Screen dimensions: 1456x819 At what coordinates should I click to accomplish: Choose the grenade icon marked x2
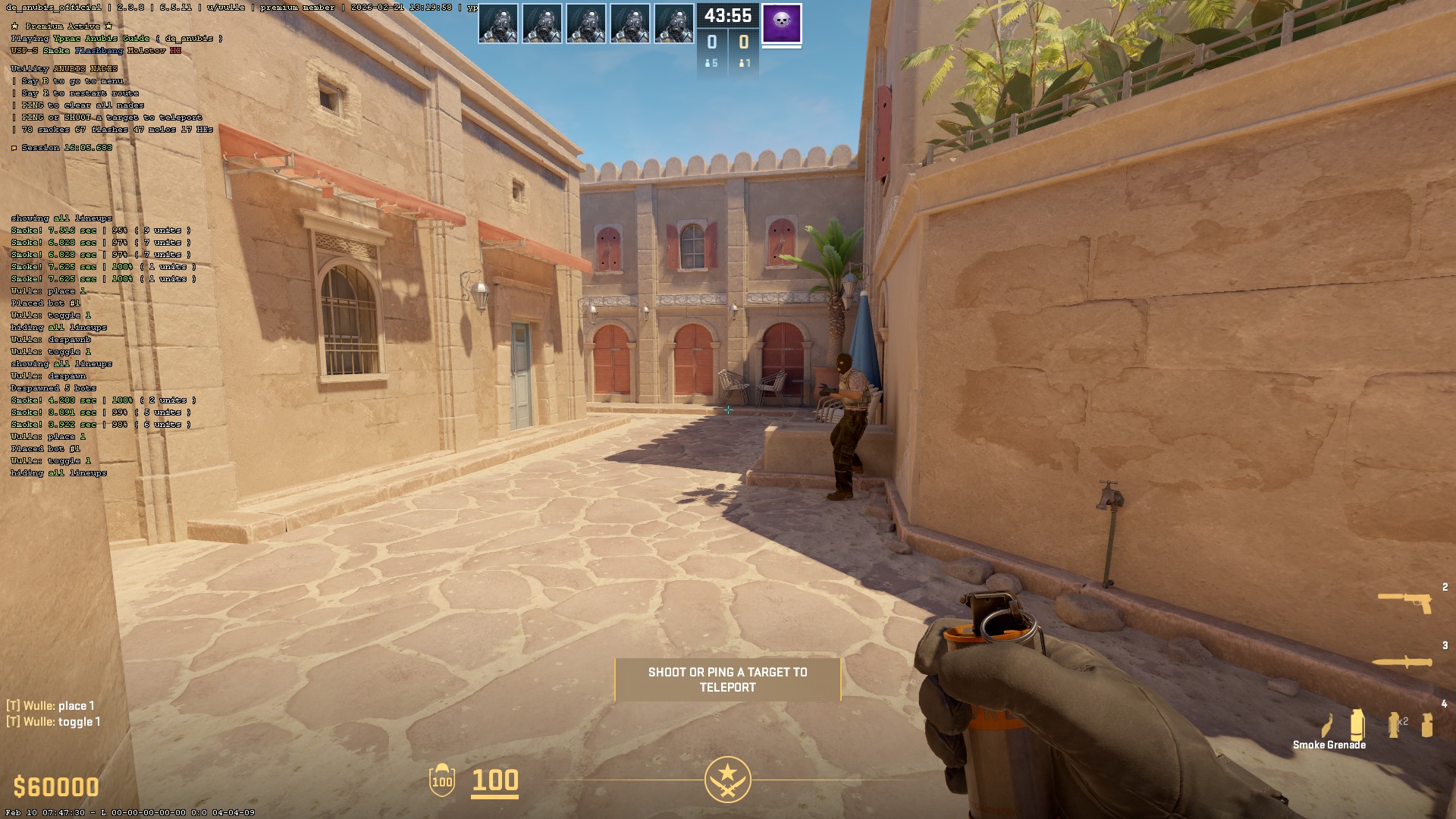[1395, 724]
